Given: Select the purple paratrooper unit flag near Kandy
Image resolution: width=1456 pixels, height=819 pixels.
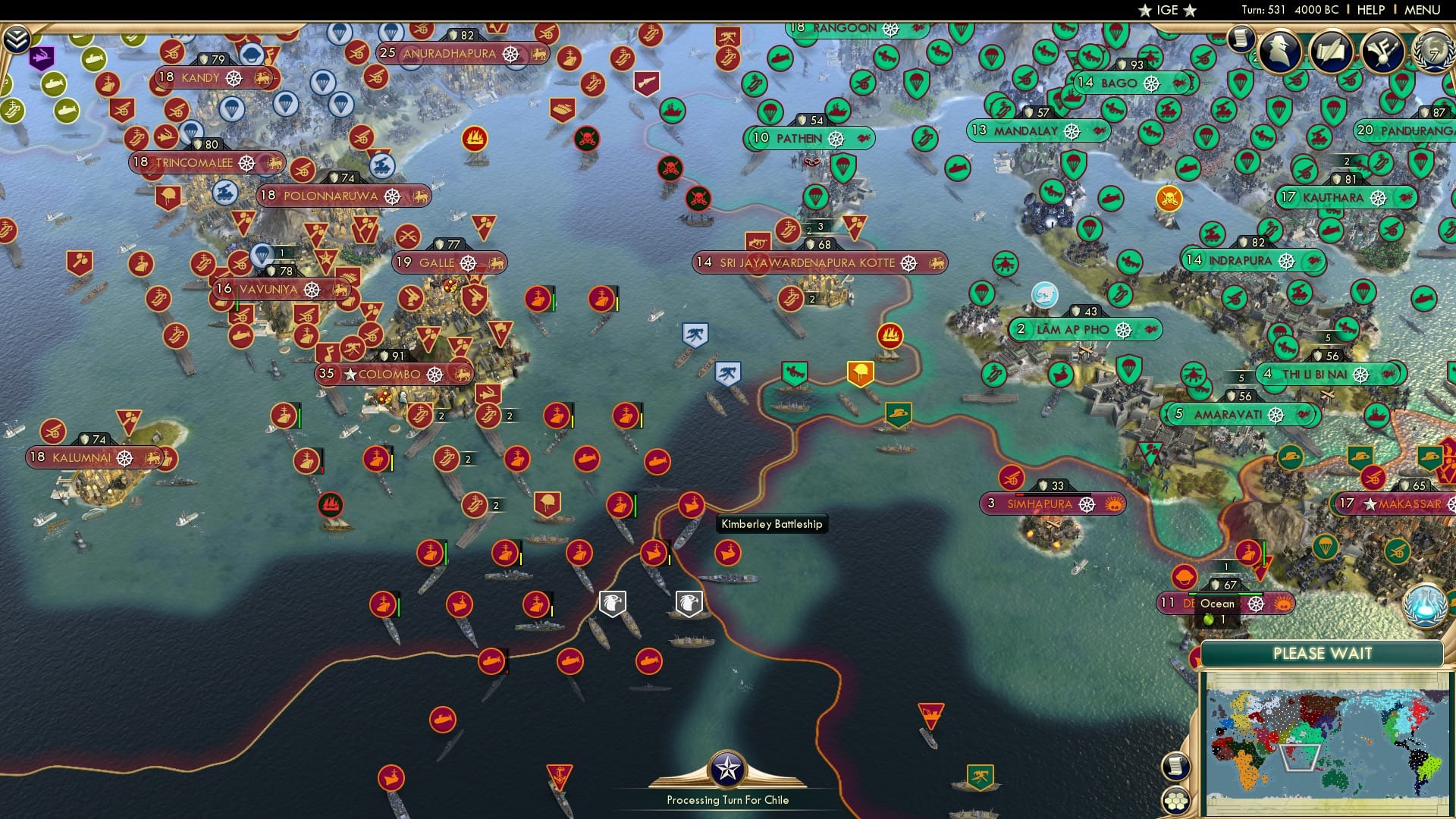Looking at the screenshot, I should pos(42,58).
